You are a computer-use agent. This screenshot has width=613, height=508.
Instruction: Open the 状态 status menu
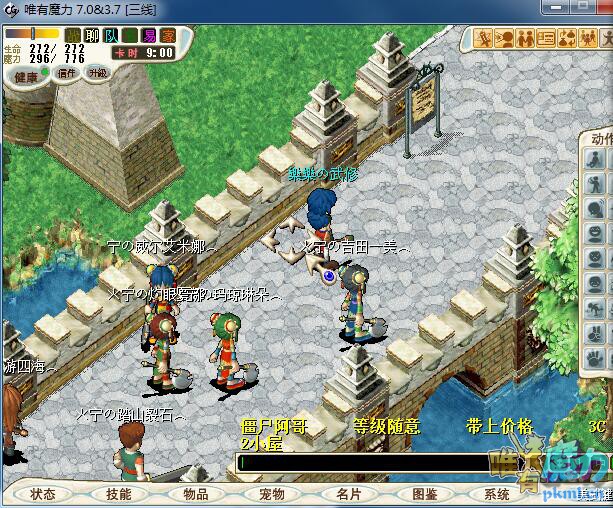(x=43, y=494)
